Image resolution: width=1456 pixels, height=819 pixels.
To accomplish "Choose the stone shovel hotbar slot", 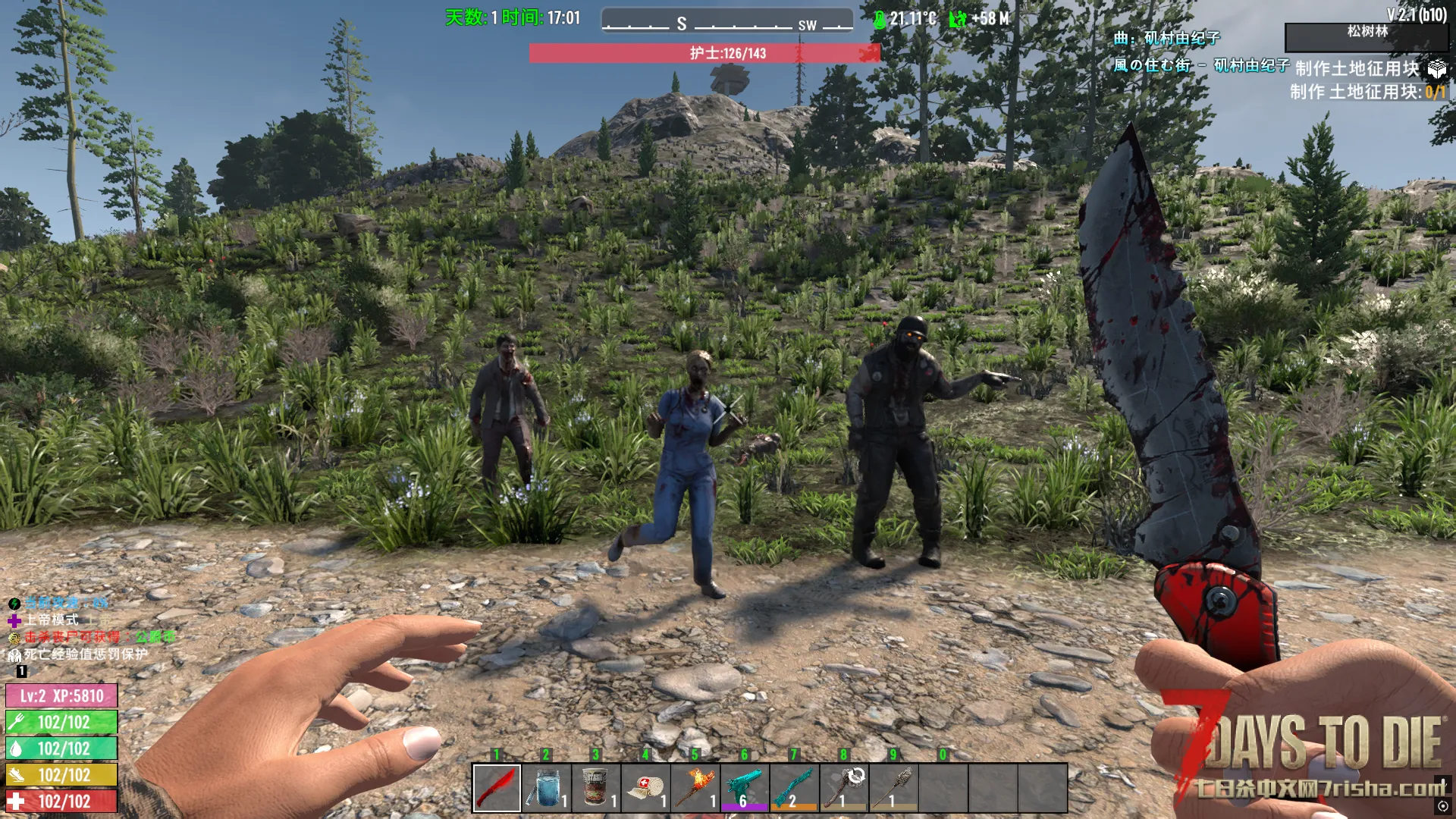I will pyautogui.click(x=893, y=787).
